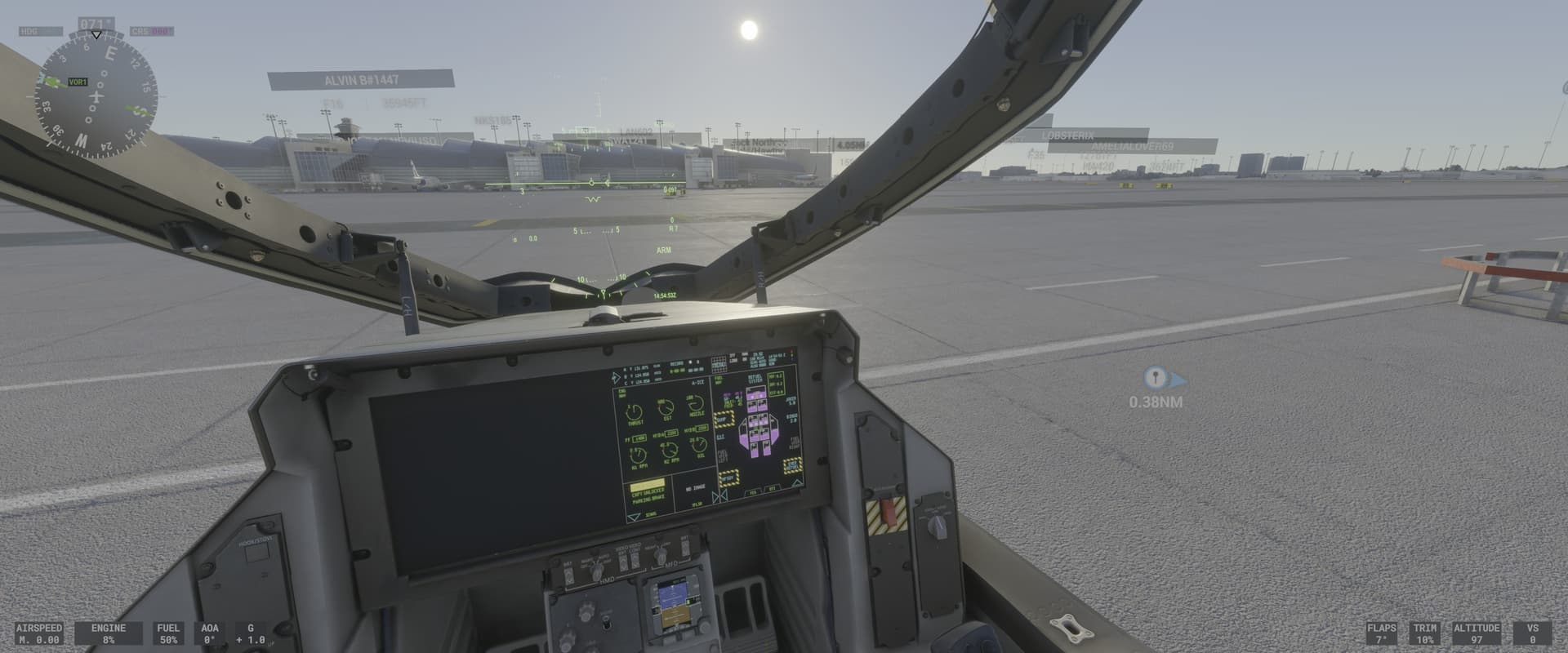The image size is (1568, 653).
Task: Select the OFF tab on the fuel page
Action: (x=773, y=488)
